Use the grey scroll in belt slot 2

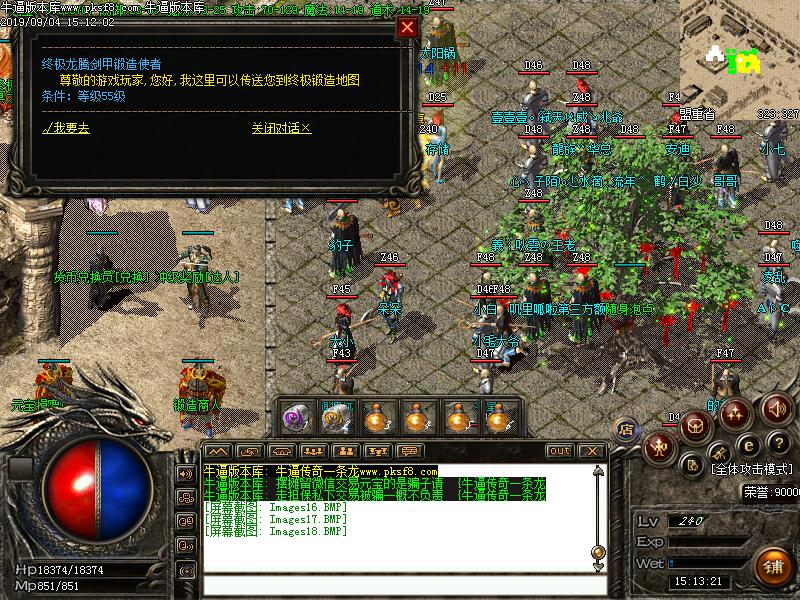click(x=336, y=417)
